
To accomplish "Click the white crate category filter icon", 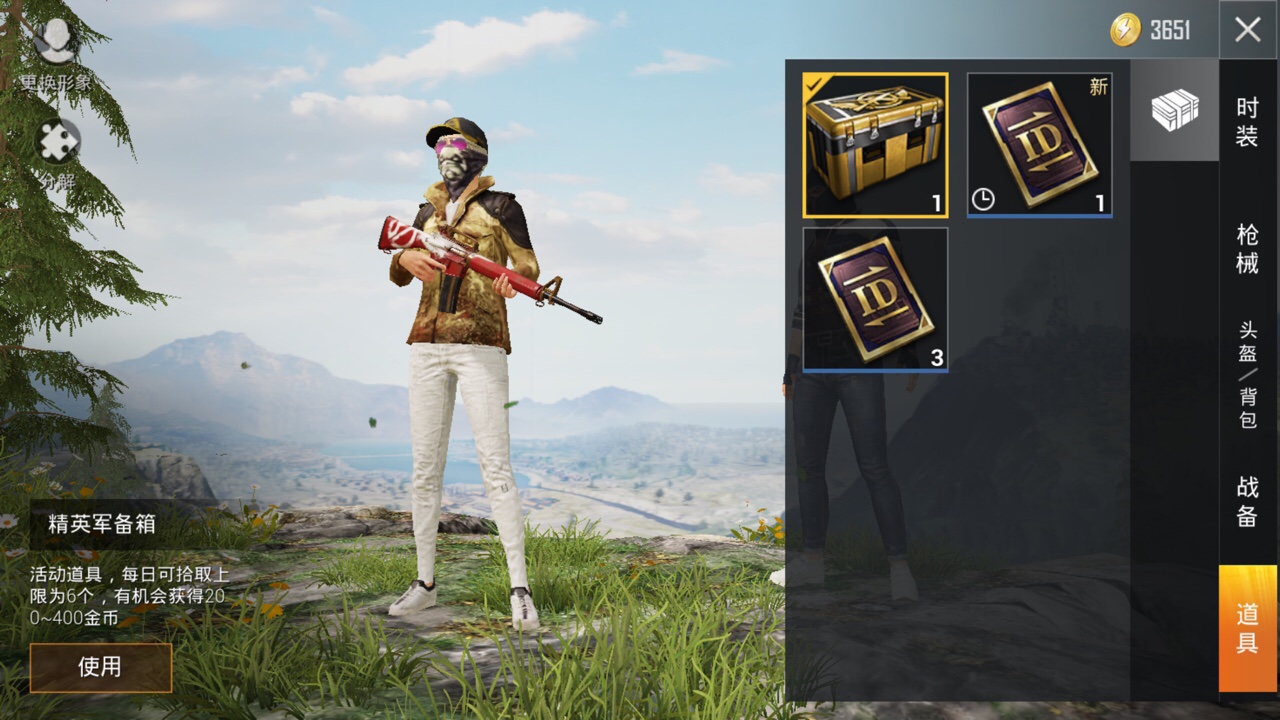I will (1174, 110).
